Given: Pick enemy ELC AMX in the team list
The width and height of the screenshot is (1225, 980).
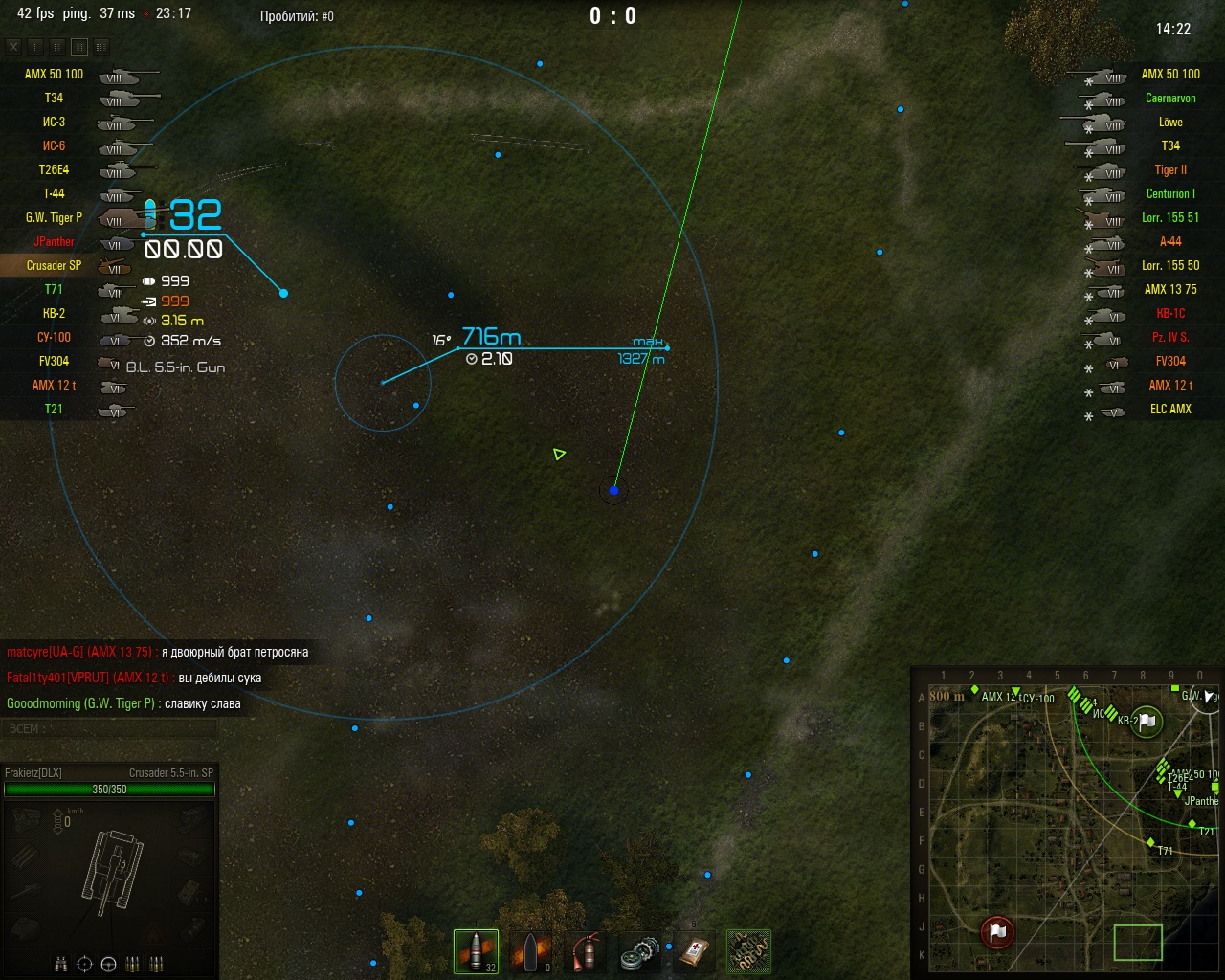Looking at the screenshot, I should point(1169,409).
